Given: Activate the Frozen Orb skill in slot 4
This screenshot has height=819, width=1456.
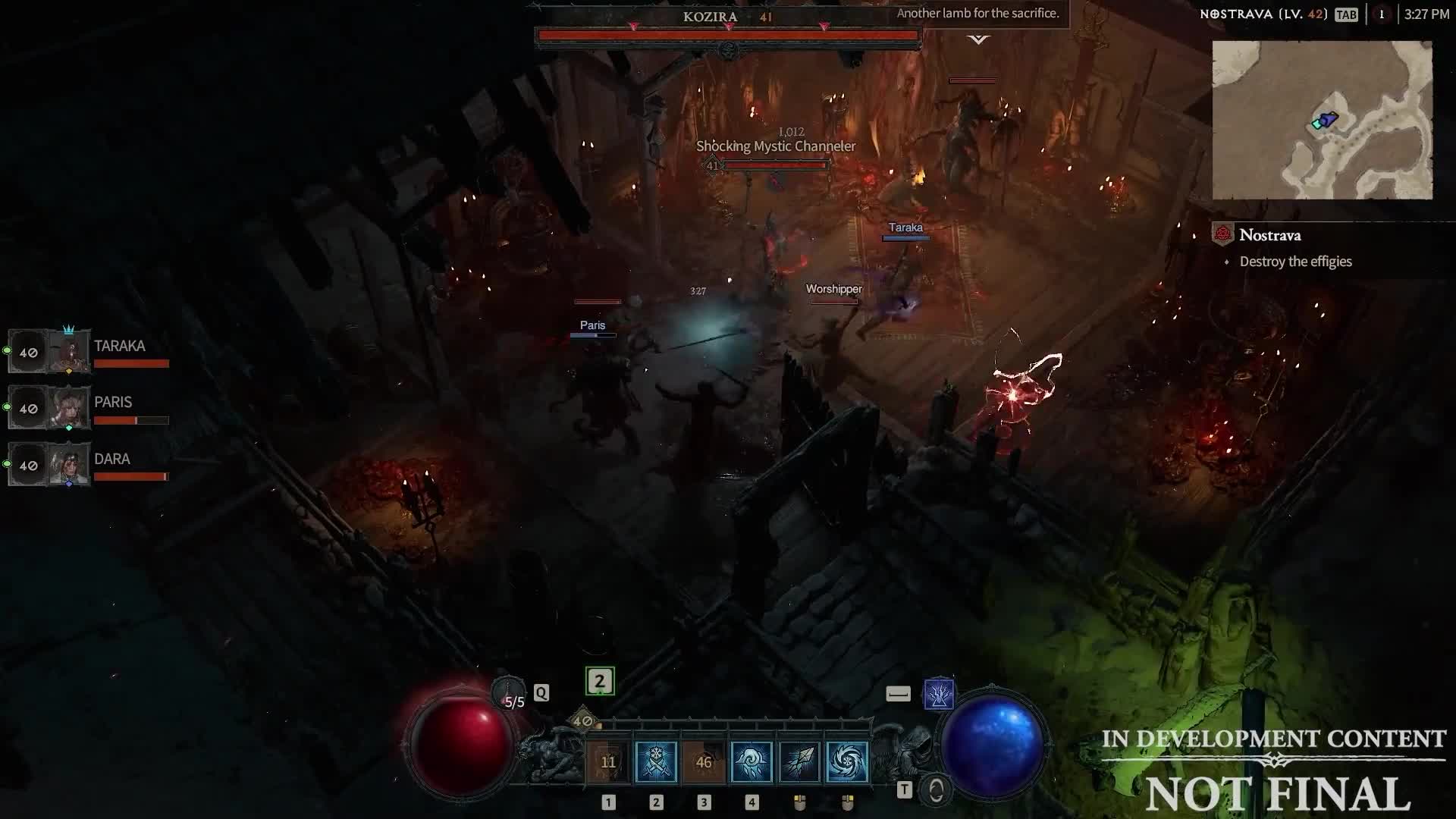Looking at the screenshot, I should [752, 761].
